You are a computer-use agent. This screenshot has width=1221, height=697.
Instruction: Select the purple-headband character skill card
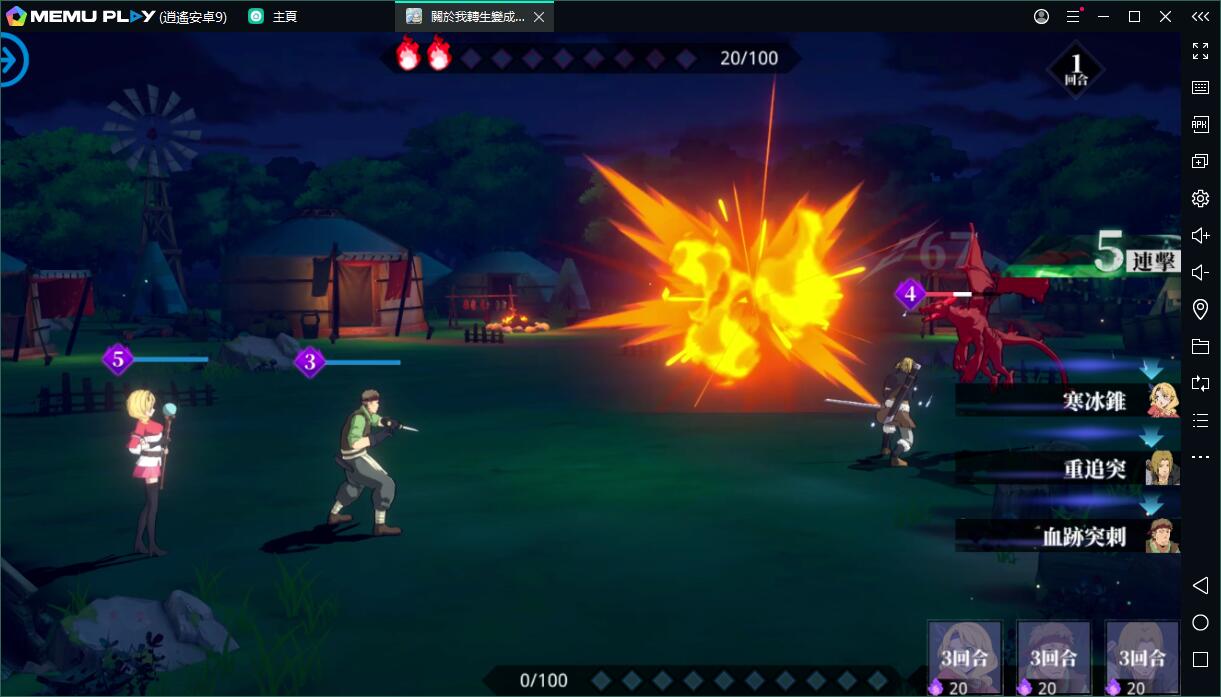coord(965,657)
